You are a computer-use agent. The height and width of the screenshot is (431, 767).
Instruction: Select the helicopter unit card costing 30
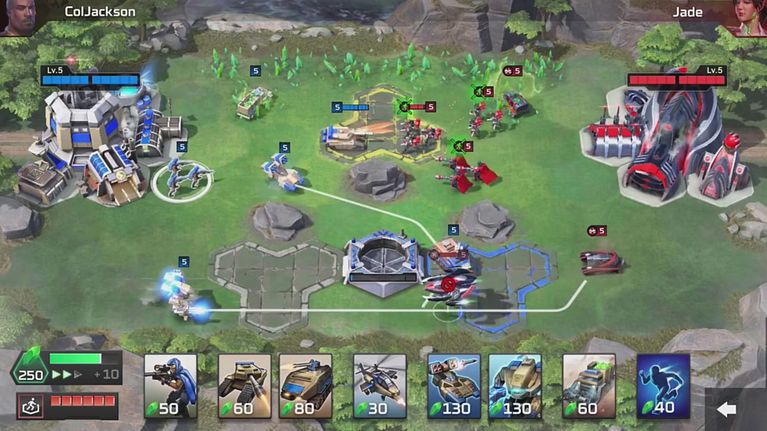[x=380, y=385]
